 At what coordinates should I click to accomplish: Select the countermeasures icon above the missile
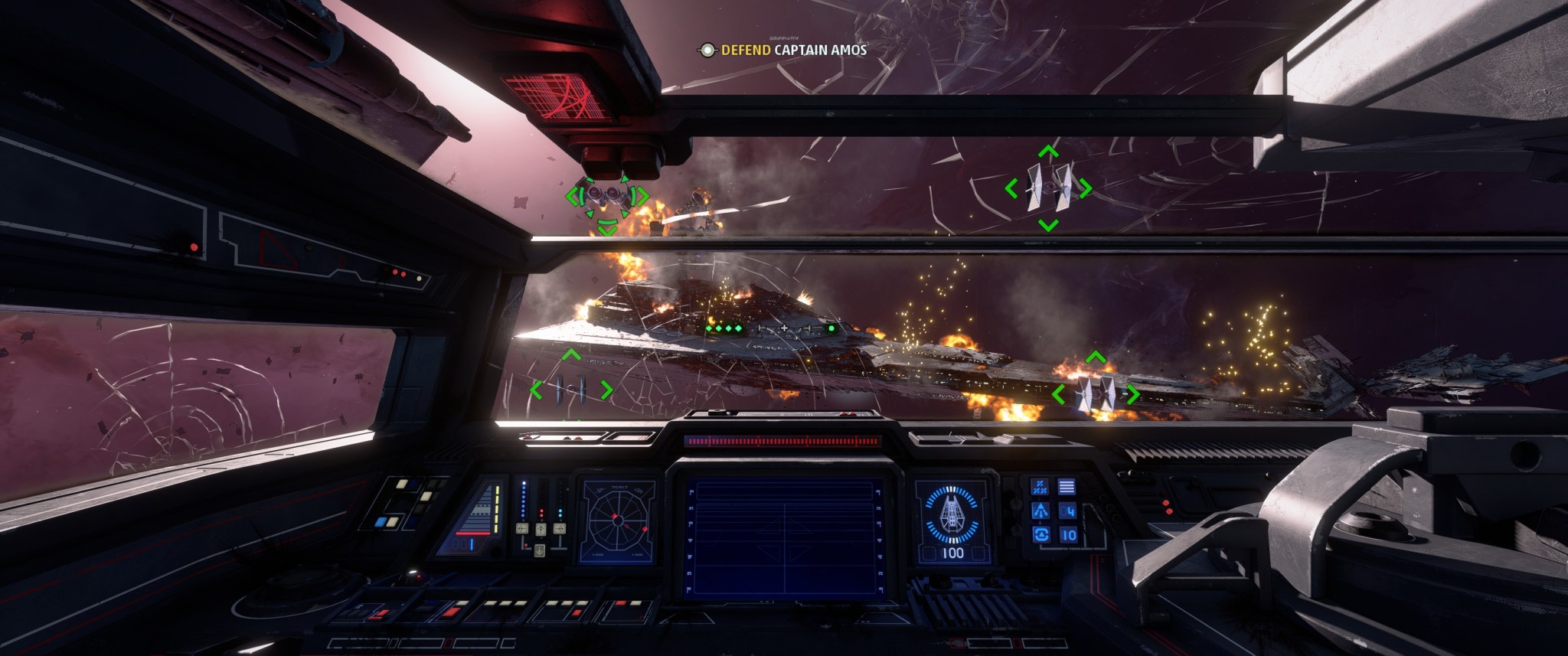[x=1040, y=486]
